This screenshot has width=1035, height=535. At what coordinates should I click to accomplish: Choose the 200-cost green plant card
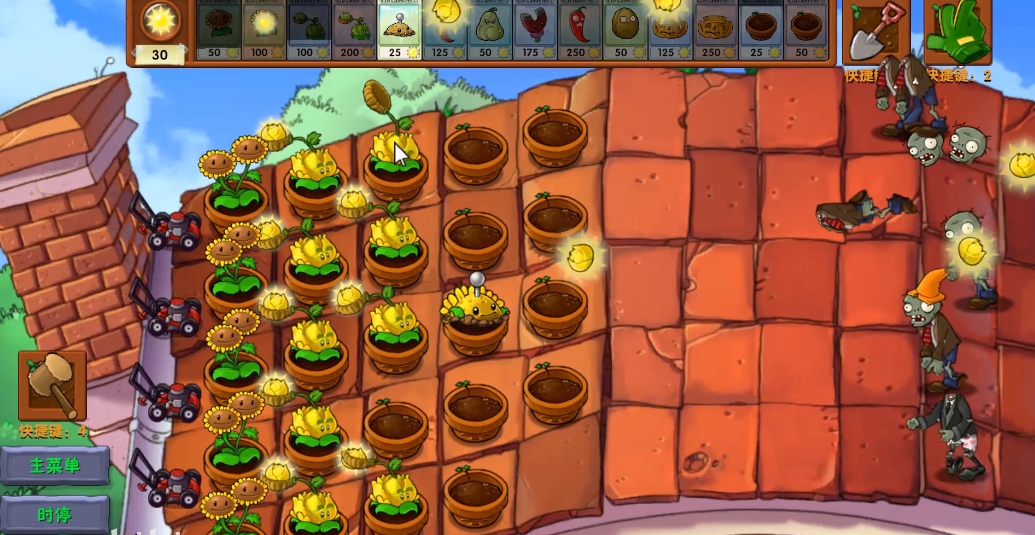pos(353,30)
